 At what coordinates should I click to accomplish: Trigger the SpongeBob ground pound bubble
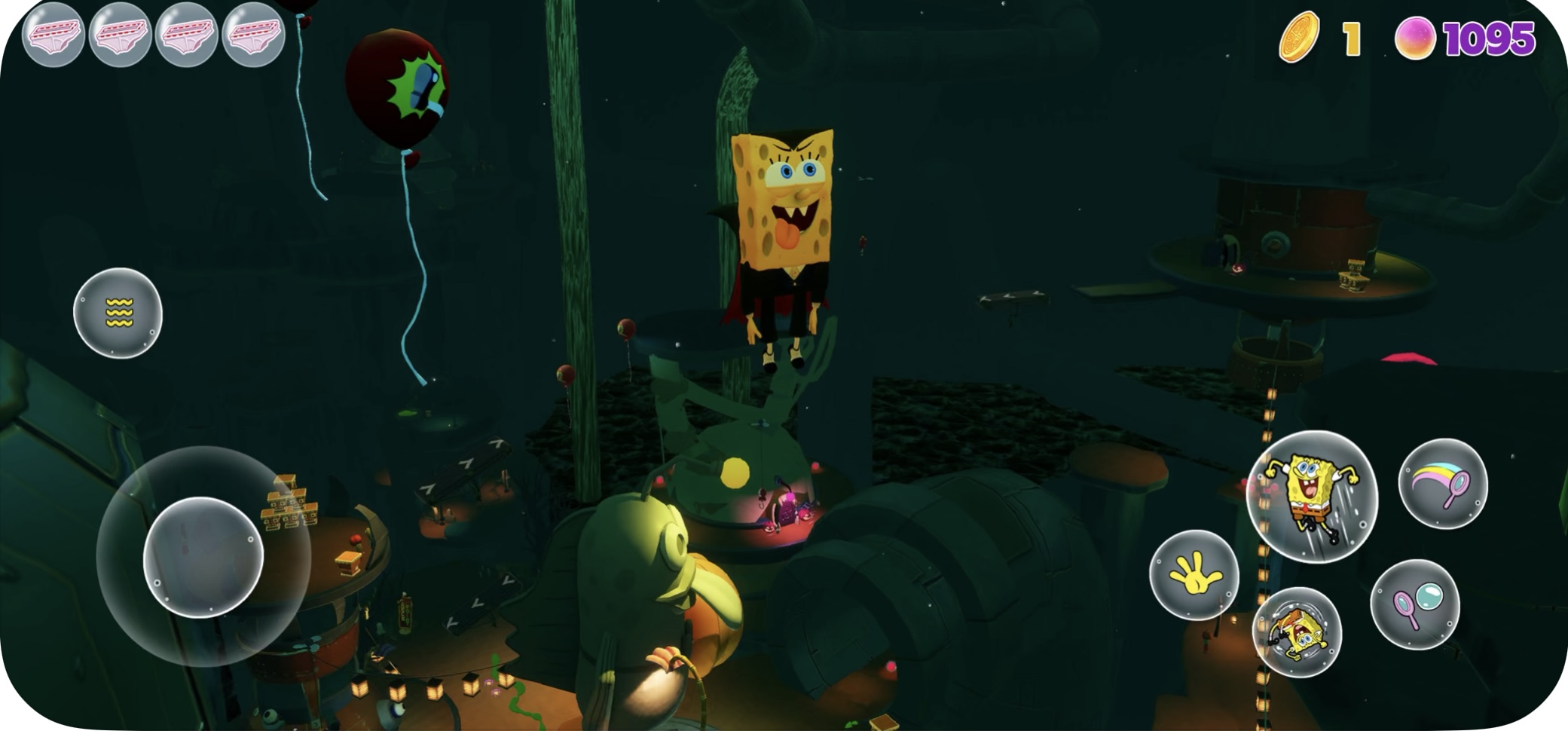point(1297,632)
